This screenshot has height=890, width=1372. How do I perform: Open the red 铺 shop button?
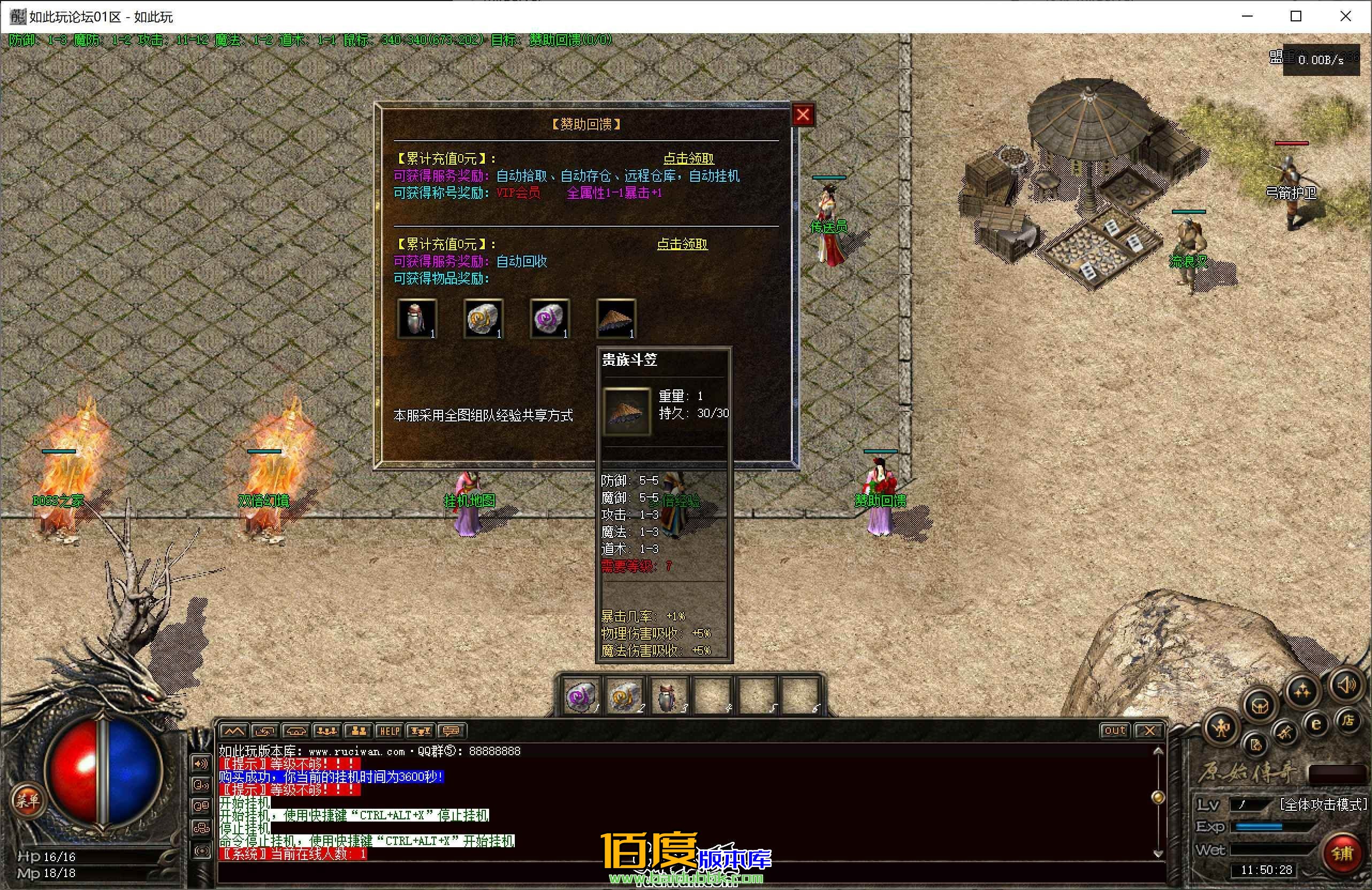[1341, 853]
